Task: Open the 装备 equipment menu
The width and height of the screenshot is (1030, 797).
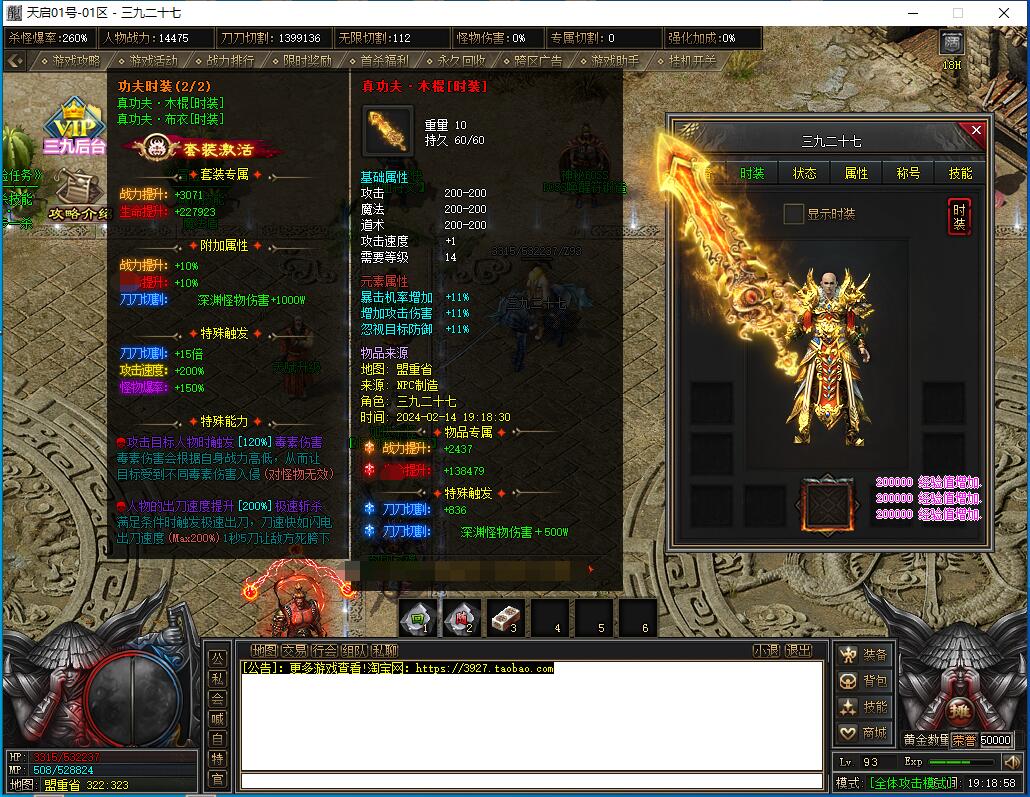Action: (x=865, y=655)
